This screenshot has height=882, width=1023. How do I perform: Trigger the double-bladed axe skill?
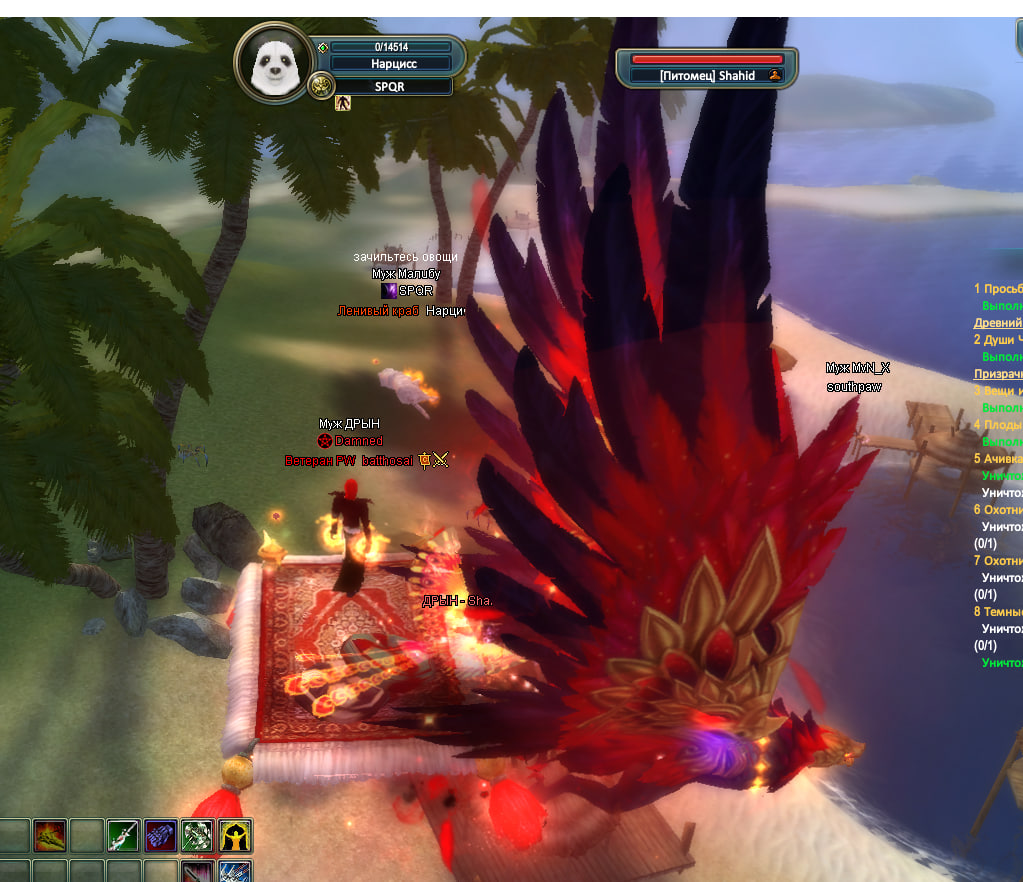[198, 835]
